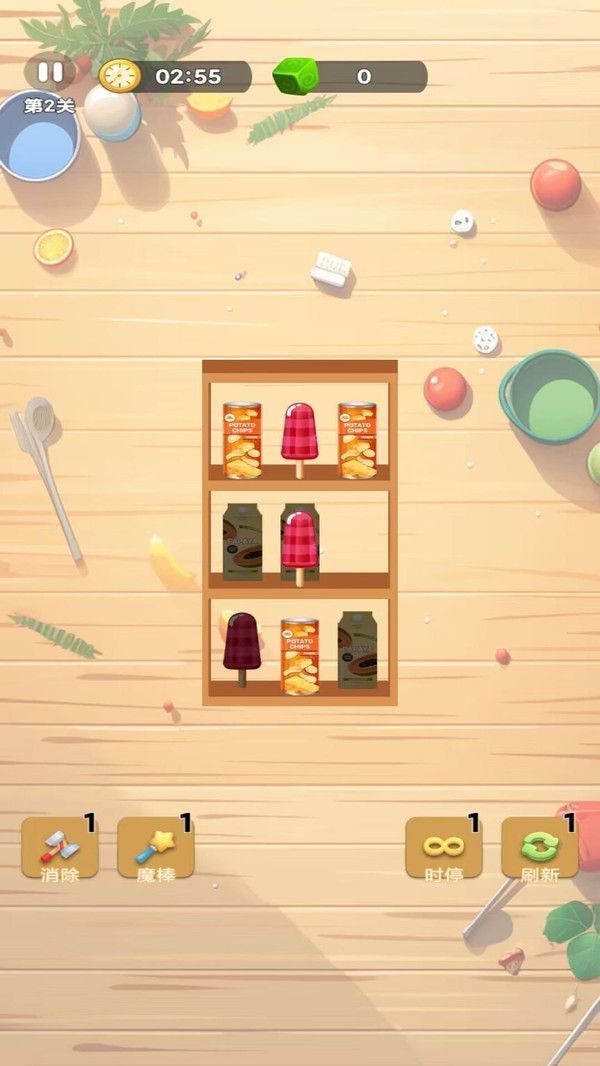Screen dimensions: 600x1066
Task: Activate the 魔棒 magic wand power-up
Action: tap(156, 848)
